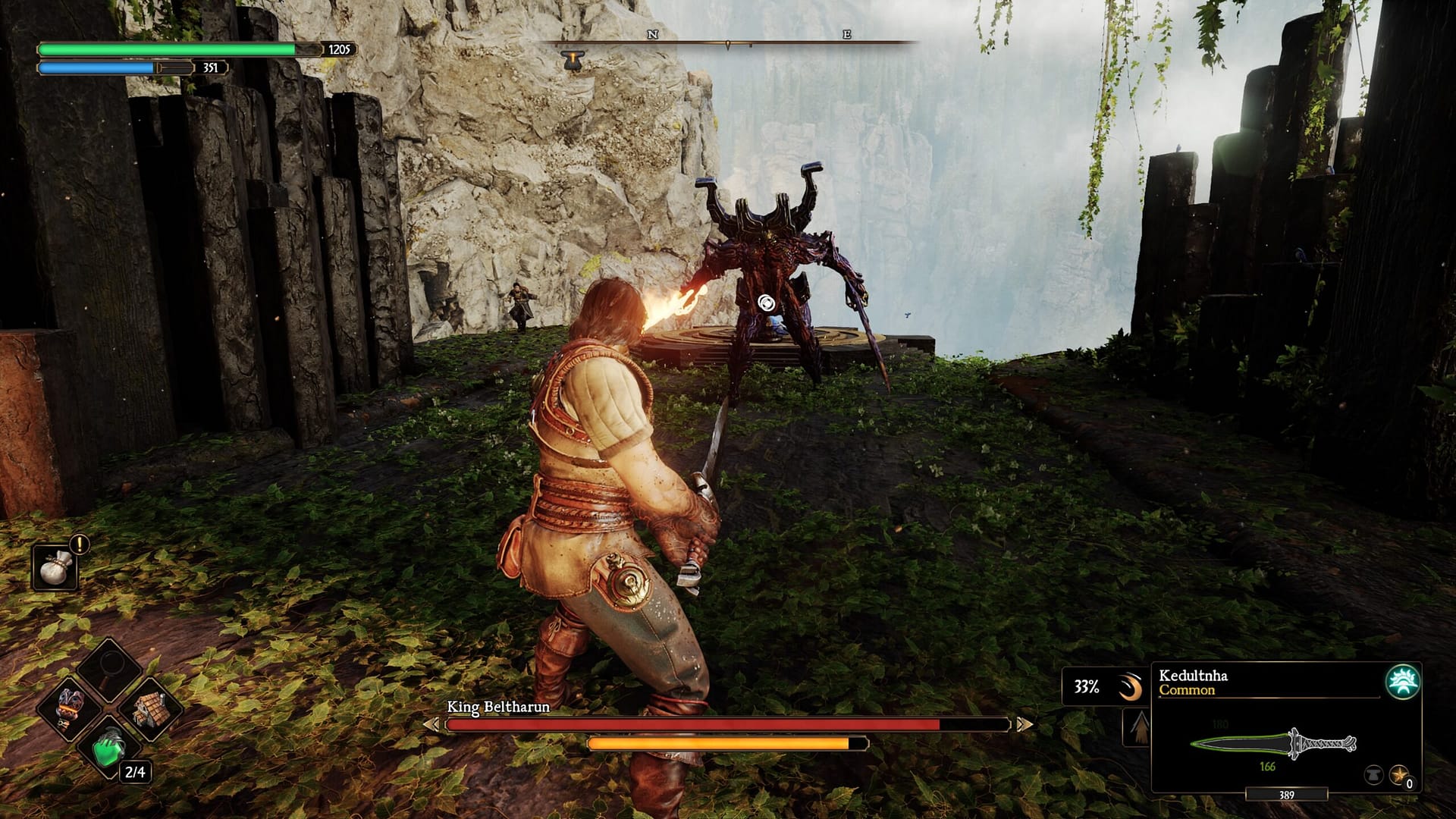Screen dimensions: 1456x819
Task: Select the money pouch quickslot with alert
Action: pyautogui.click(x=55, y=567)
